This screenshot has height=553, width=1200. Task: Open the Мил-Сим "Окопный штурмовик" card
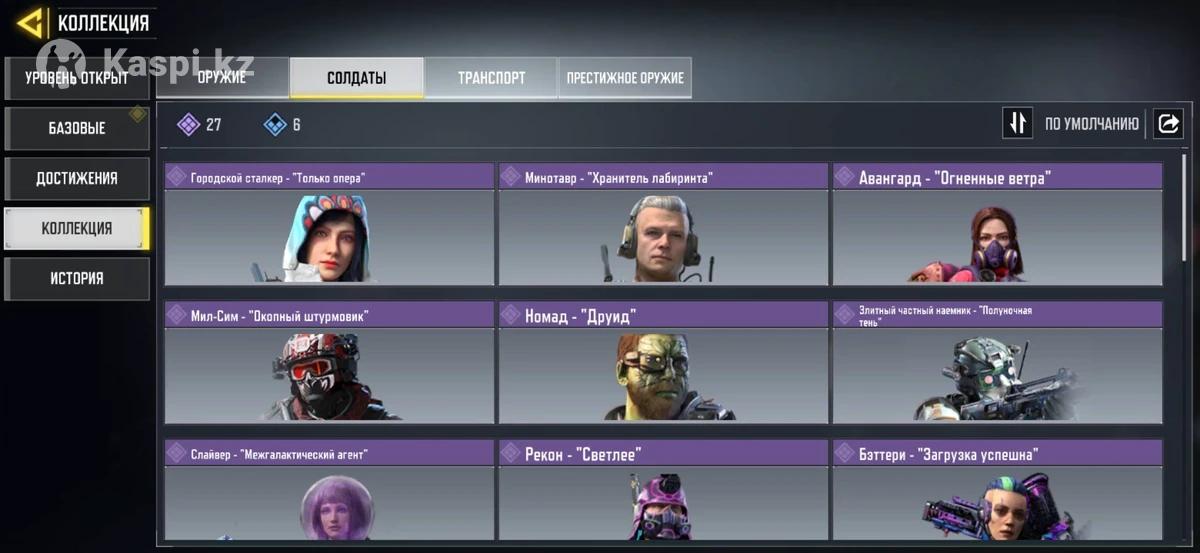[329, 362]
